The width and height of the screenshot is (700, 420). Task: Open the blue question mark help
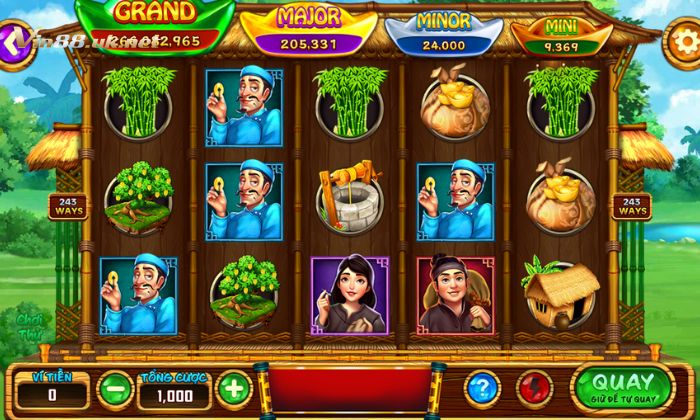pos(482,387)
